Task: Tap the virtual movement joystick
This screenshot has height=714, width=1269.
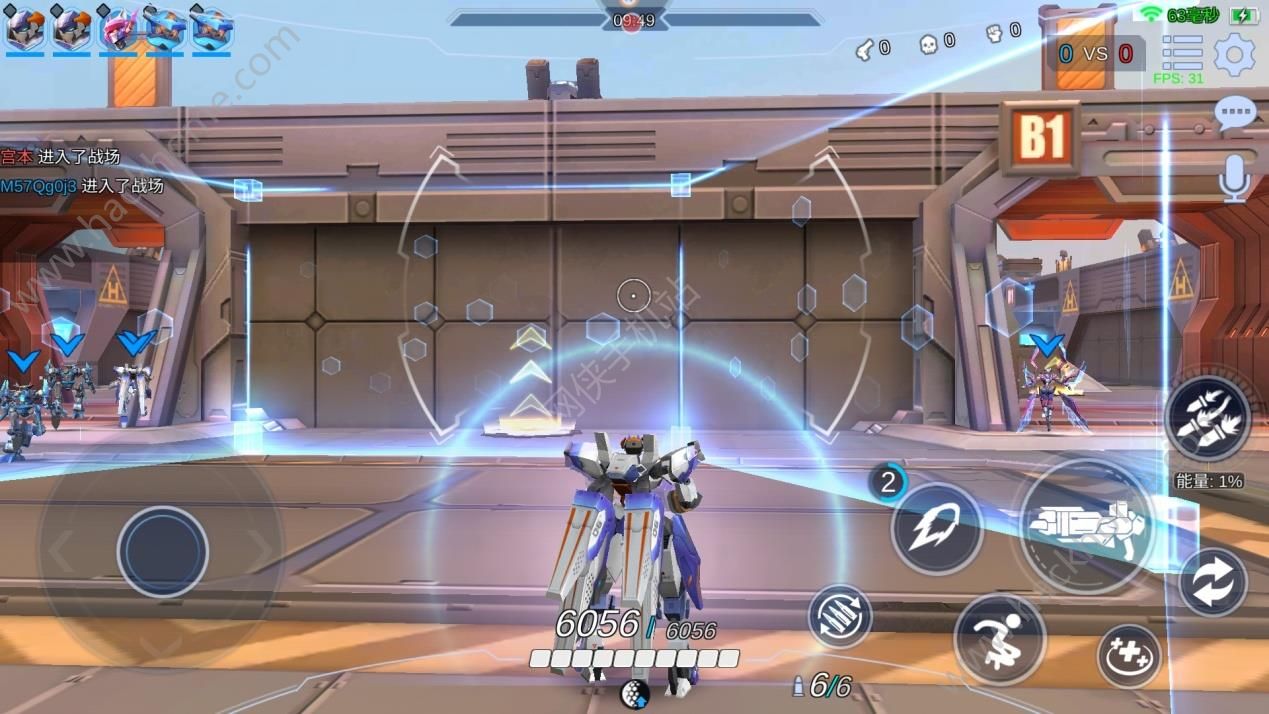Action: click(162, 552)
